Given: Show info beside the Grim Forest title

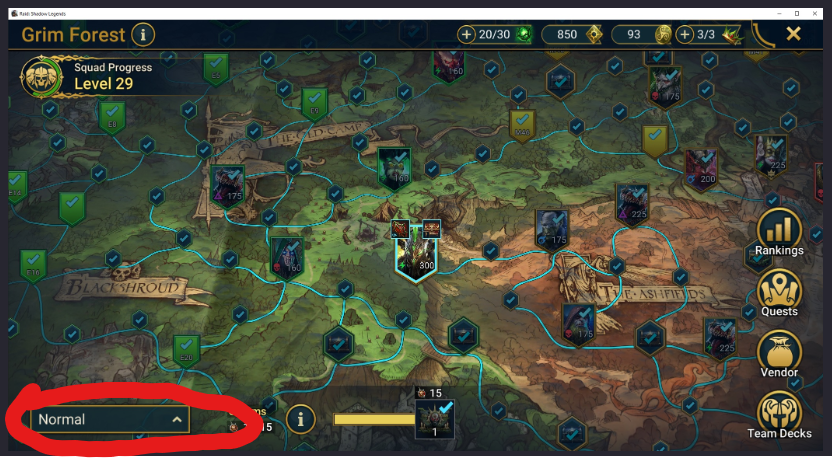Looking at the screenshot, I should [144, 35].
